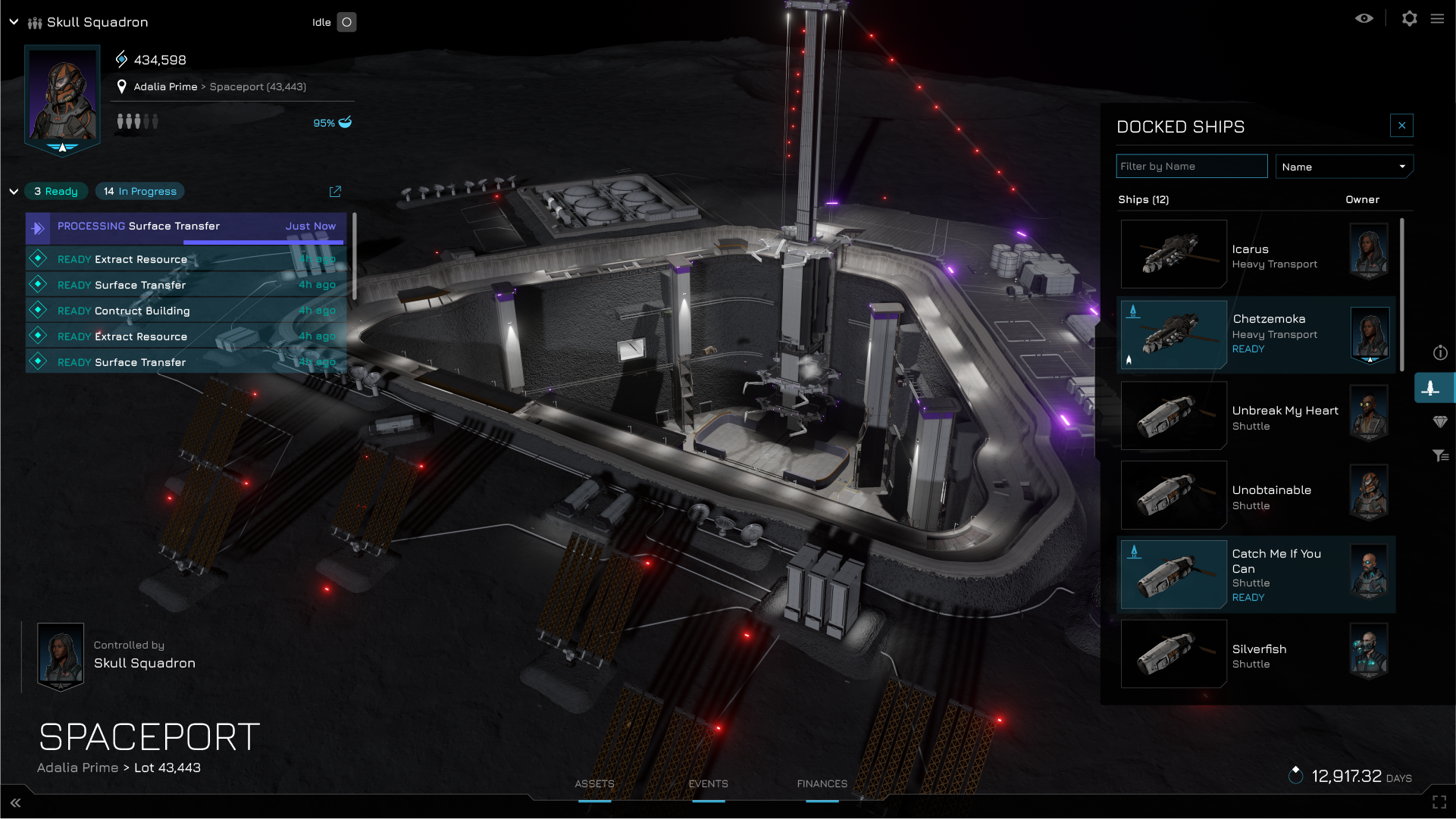Open the hamburger main menu

[1437, 19]
